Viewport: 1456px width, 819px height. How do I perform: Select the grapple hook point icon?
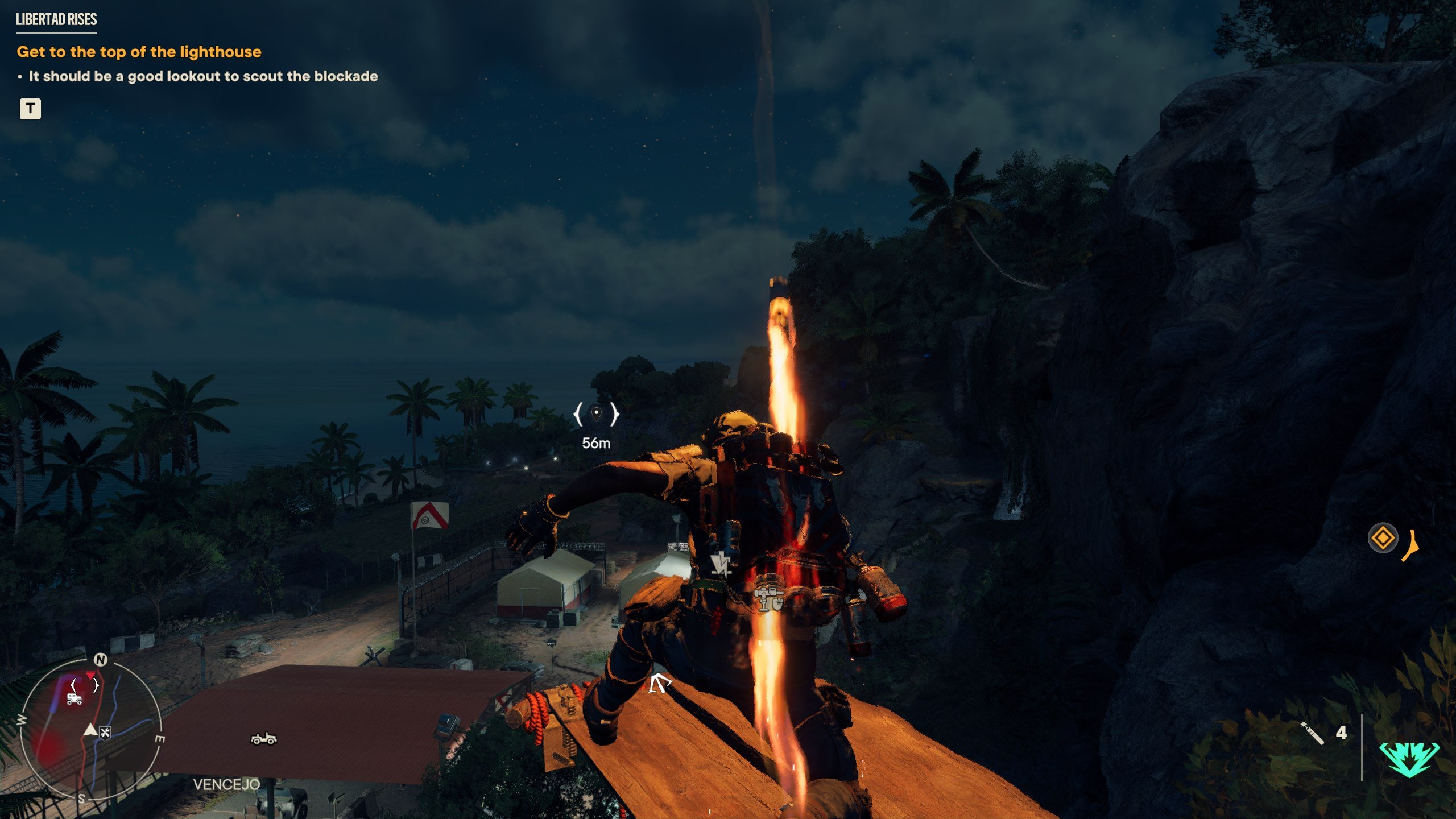(660, 683)
